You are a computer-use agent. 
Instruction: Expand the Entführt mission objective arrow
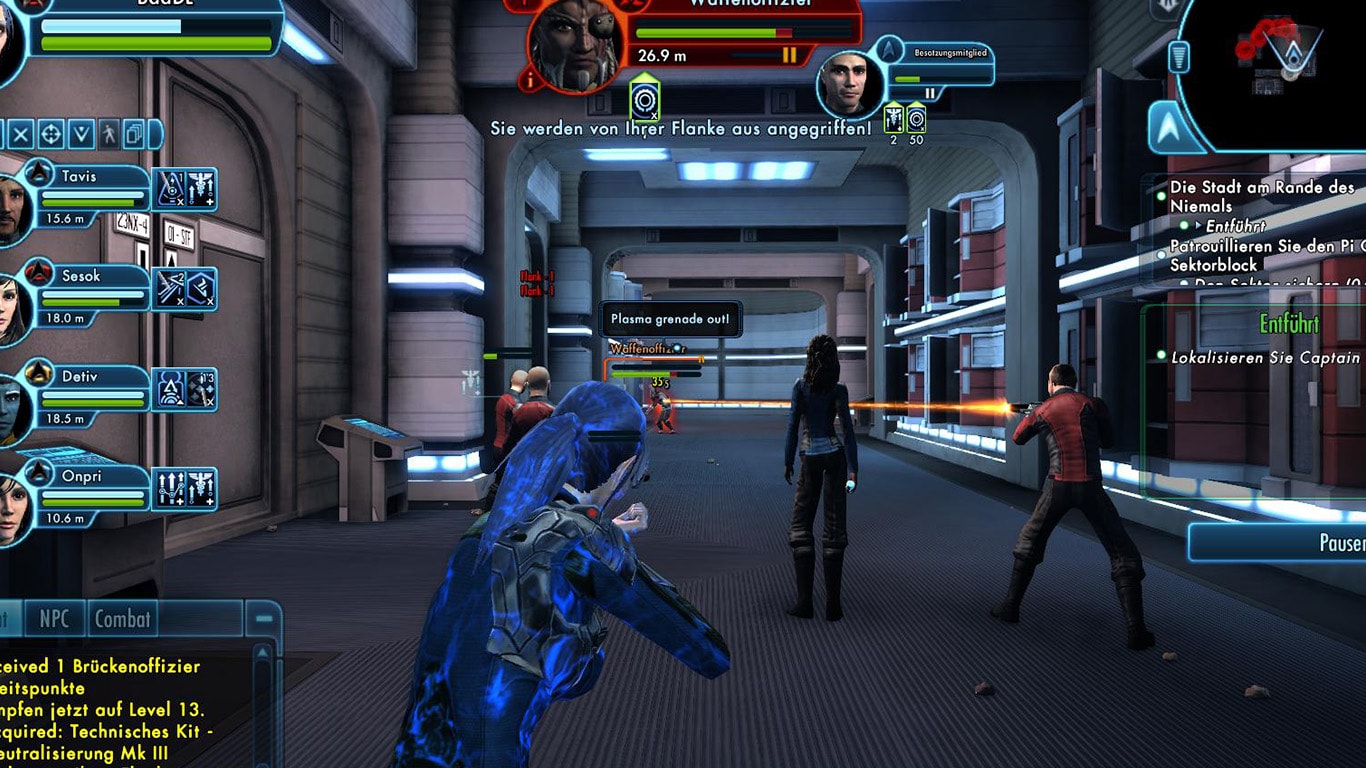pyautogui.click(x=1197, y=225)
